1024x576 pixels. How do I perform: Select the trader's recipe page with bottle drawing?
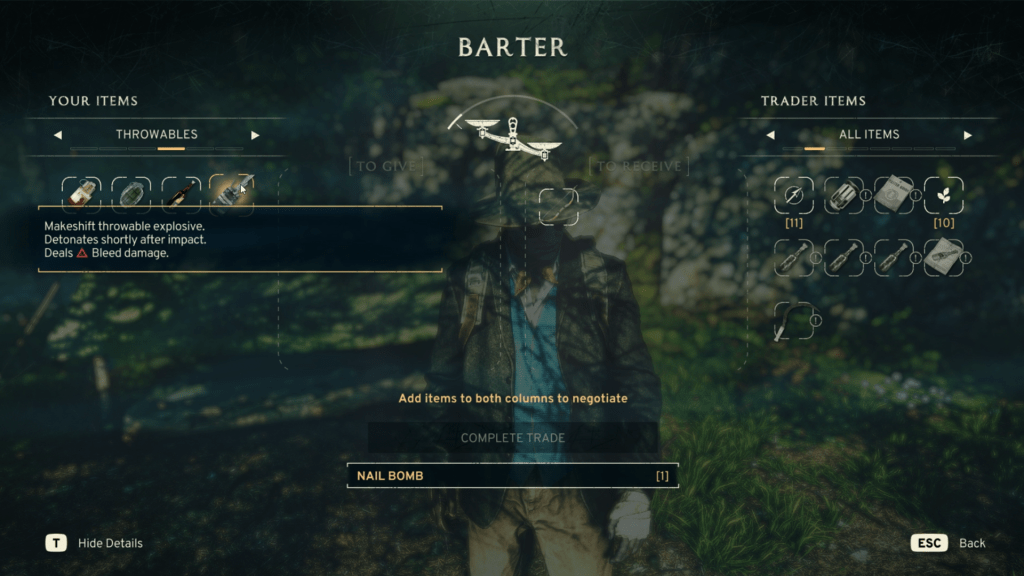[x=943, y=258]
